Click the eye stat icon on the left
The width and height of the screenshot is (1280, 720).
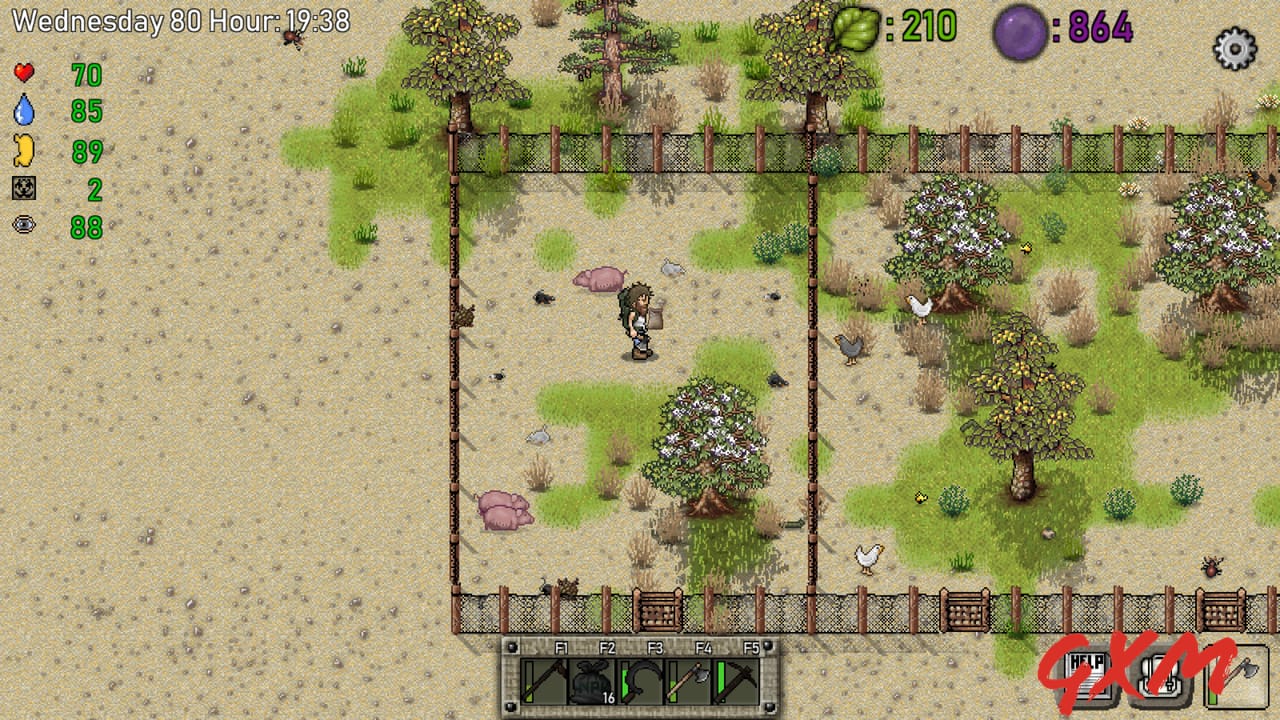click(x=23, y=226)
